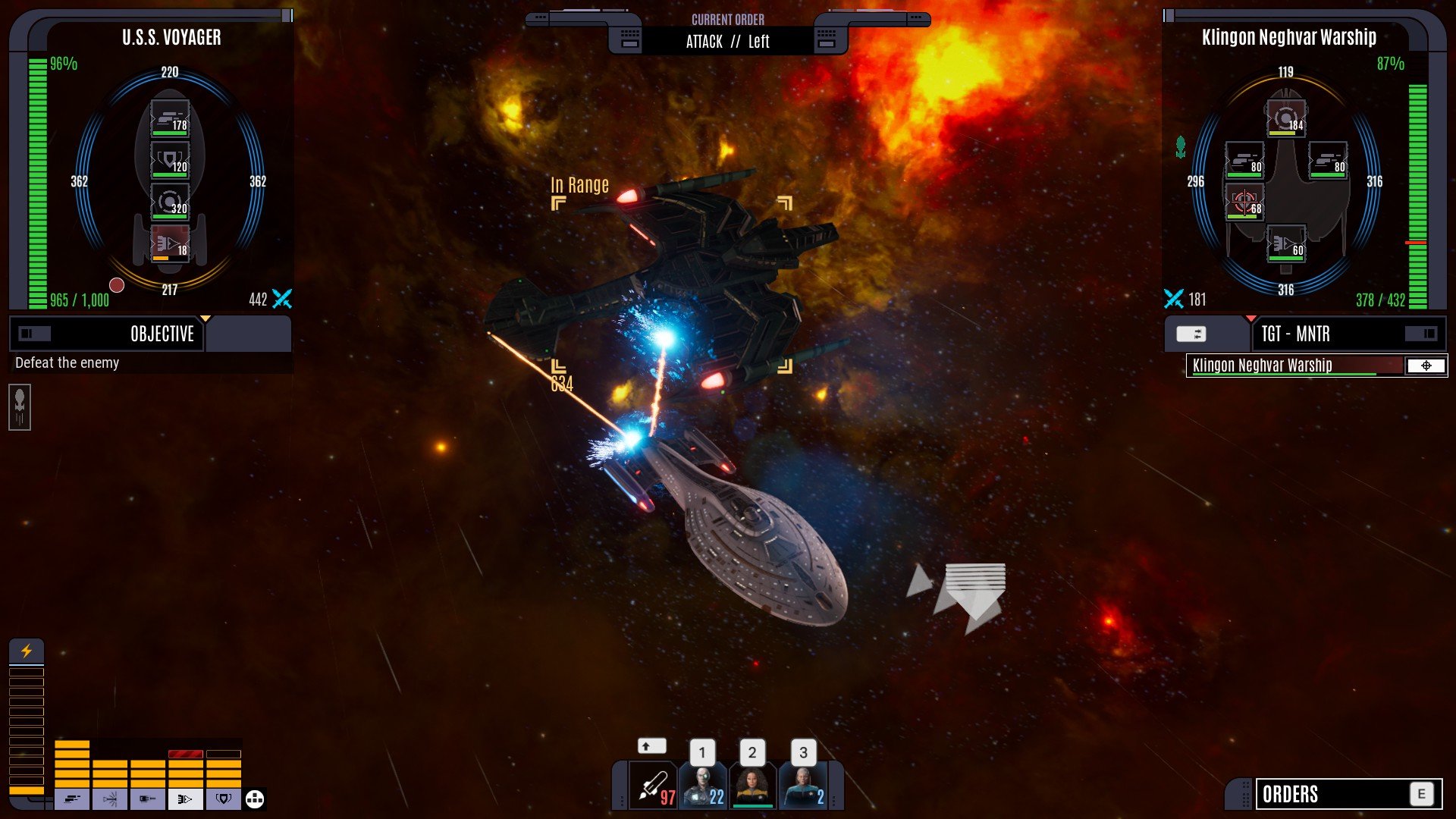Collapse the OBJECTIVE panel
This screenshot has height=819, width=1456.
pos(34,334)
